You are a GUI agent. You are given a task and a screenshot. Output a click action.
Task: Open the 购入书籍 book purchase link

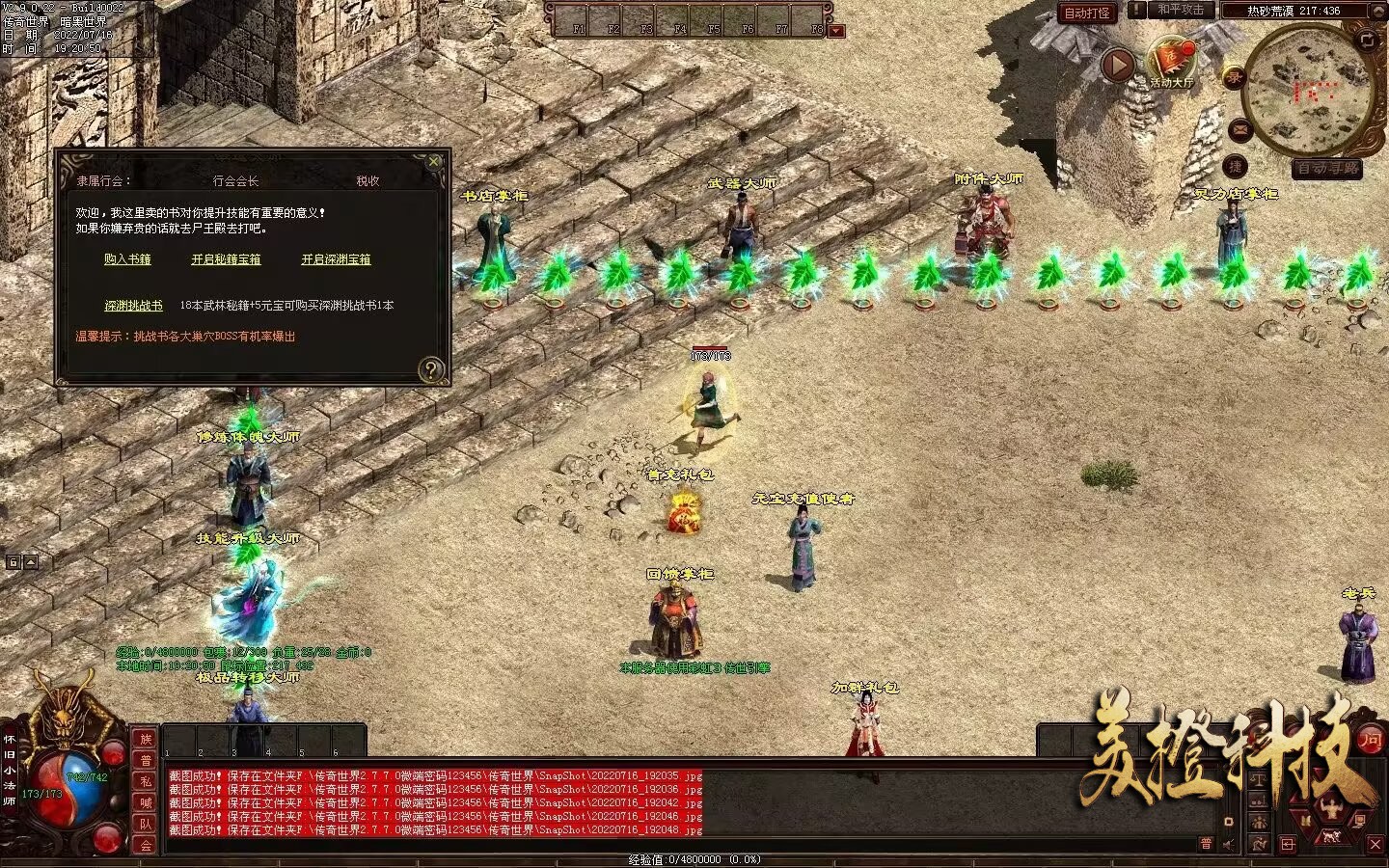click(127, 259)
